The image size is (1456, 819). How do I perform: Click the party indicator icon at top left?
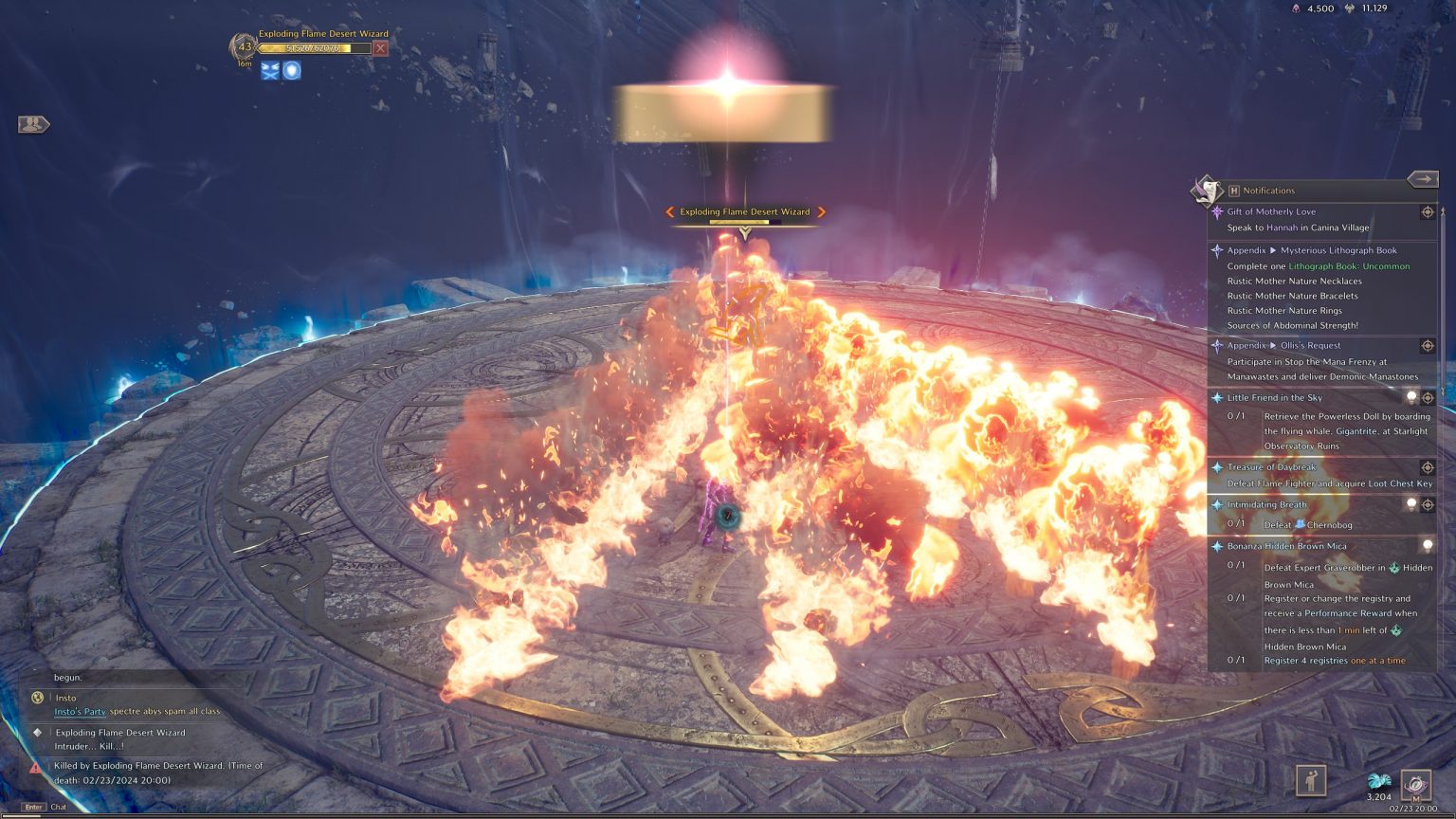point(32,123)
